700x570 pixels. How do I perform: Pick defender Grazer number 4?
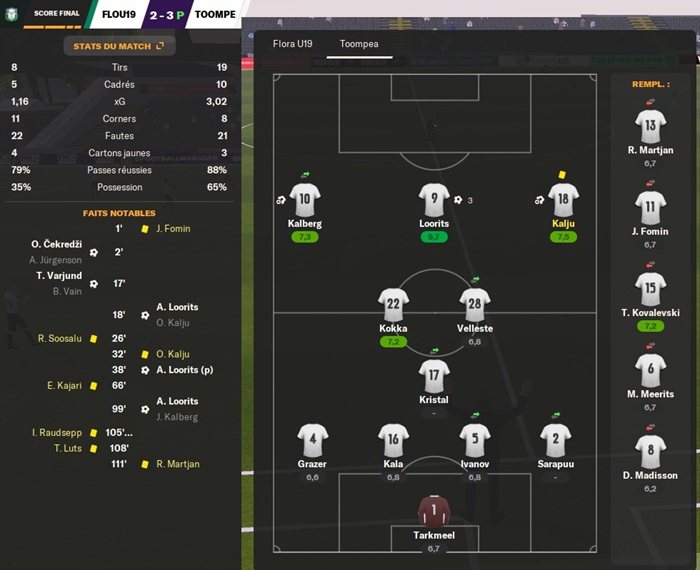[x=312, y=441]
